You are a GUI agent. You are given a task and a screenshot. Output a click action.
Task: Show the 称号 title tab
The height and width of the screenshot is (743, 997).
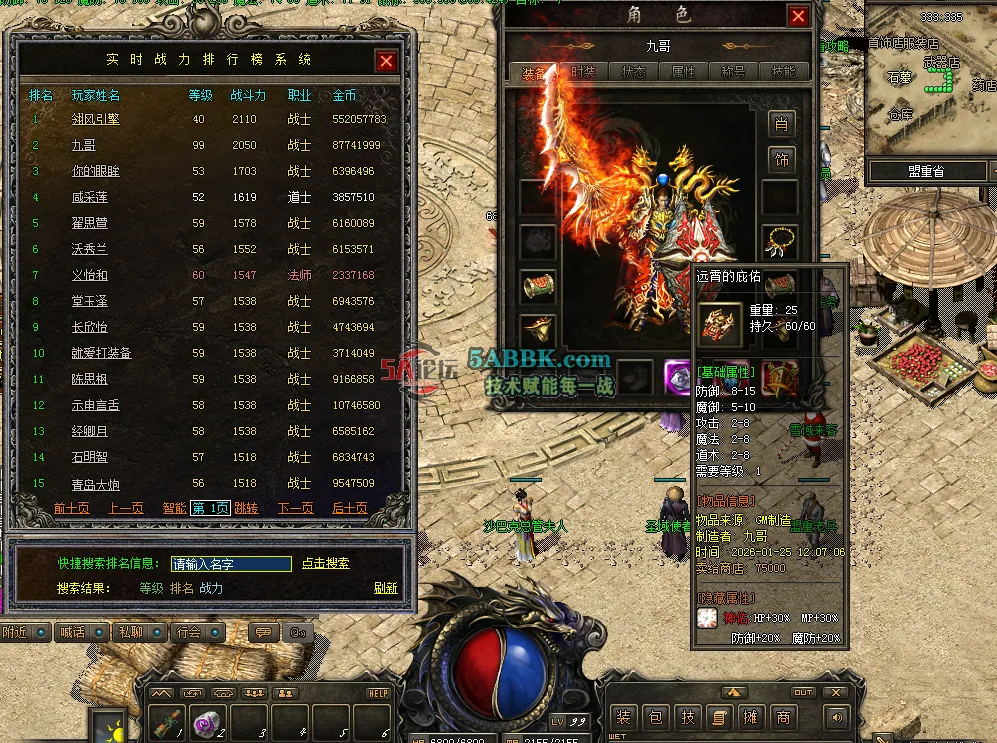[733, 72]
